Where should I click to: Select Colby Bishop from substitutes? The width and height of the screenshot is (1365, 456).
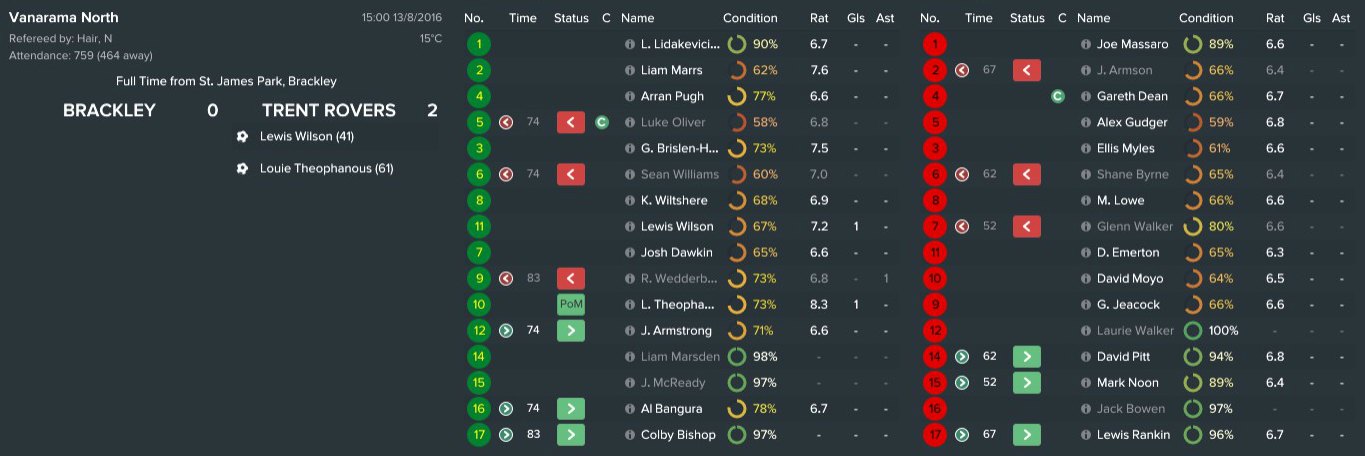pos(678,435)
